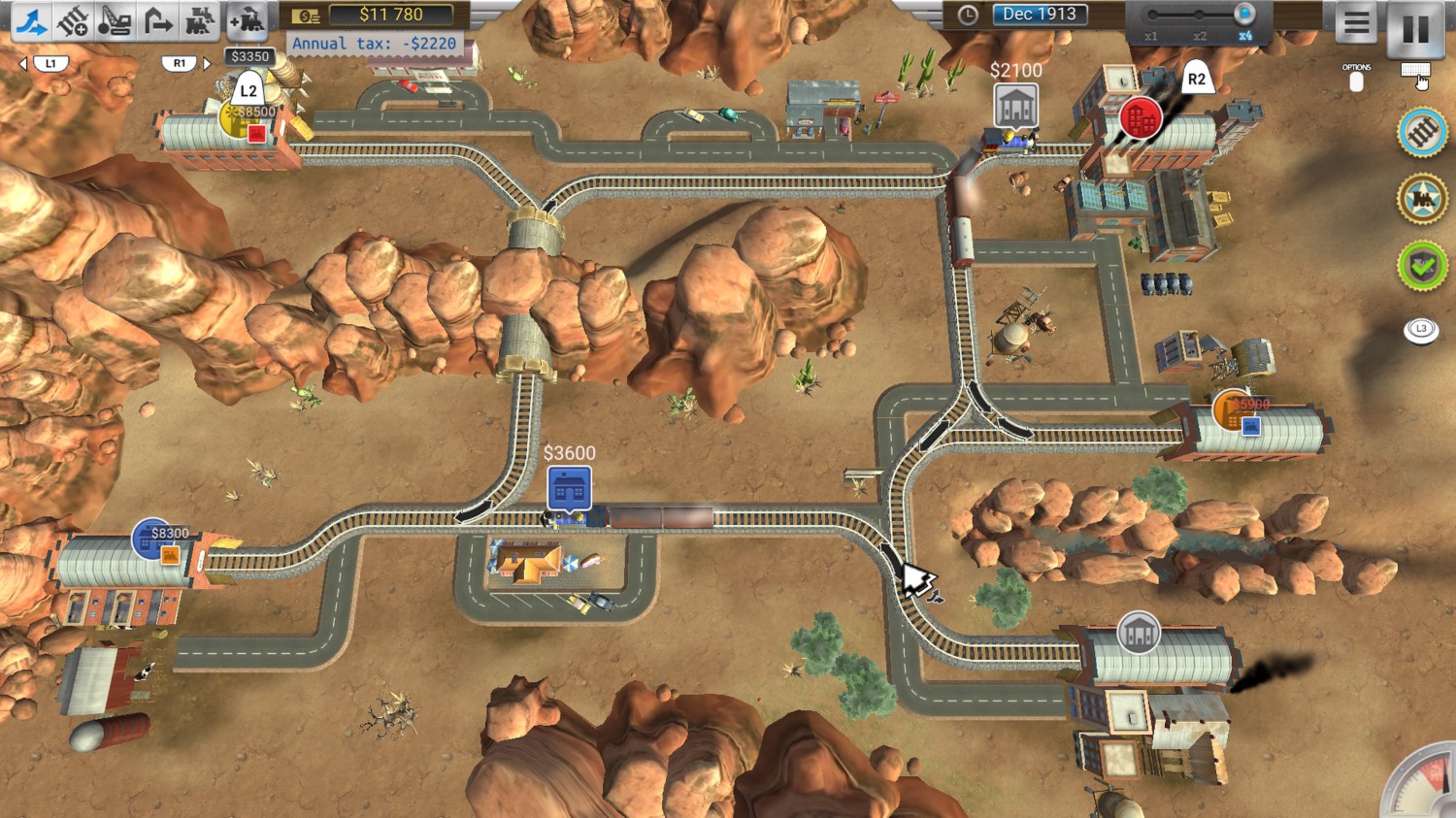Open the locomotives list tool
The height and width of the screenshot is (818, 1456).
click(x=199, y=20)
